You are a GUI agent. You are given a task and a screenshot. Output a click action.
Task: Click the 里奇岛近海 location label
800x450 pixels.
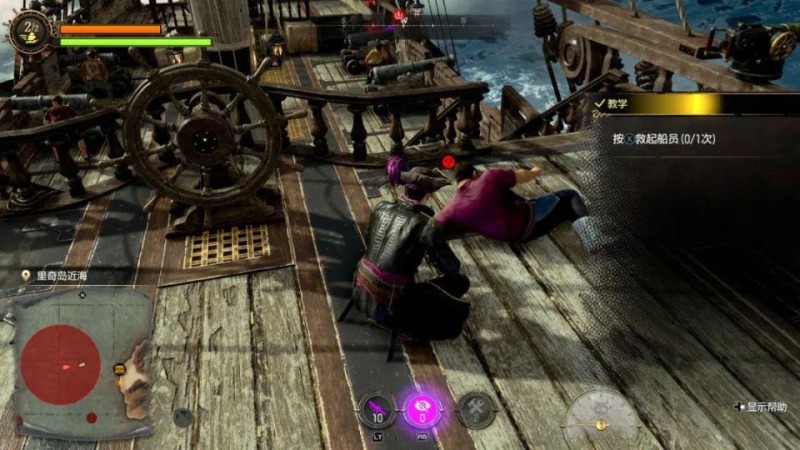pos(62,275)
